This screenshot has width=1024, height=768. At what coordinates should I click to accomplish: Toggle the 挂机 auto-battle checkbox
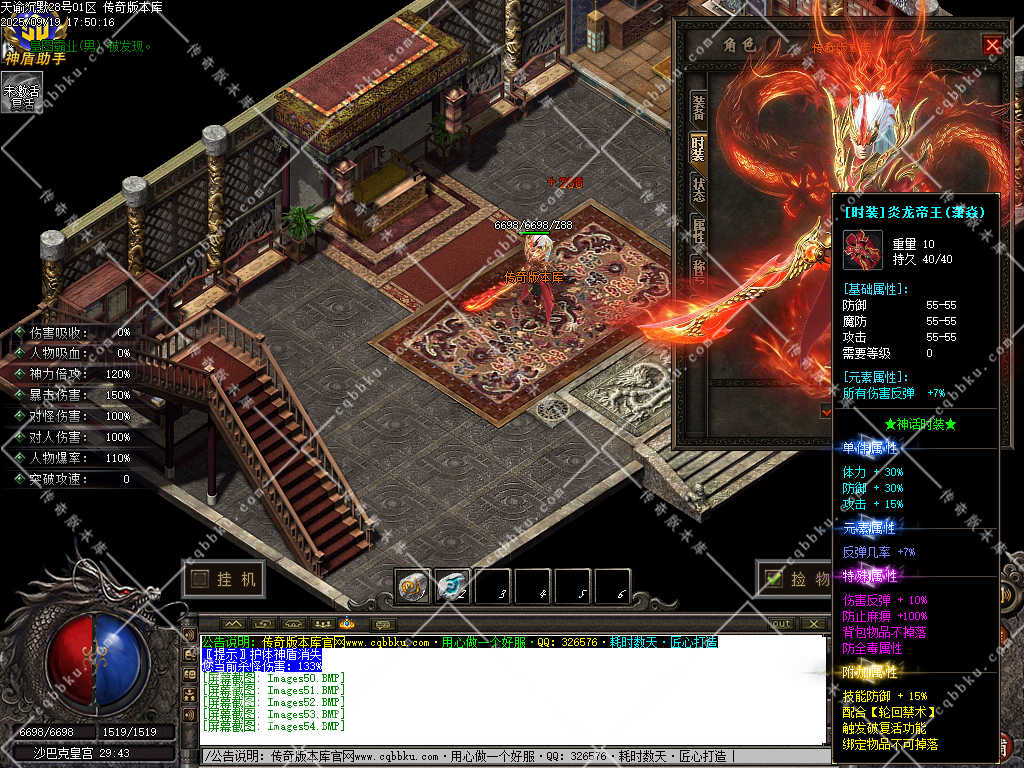[200, 579]
